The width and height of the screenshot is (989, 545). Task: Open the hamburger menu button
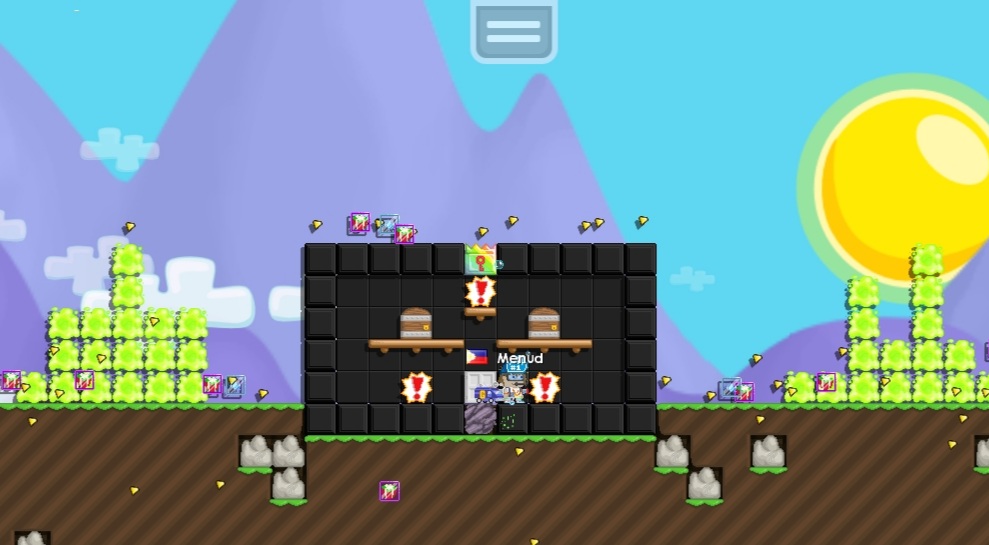[x=513, y=30]
